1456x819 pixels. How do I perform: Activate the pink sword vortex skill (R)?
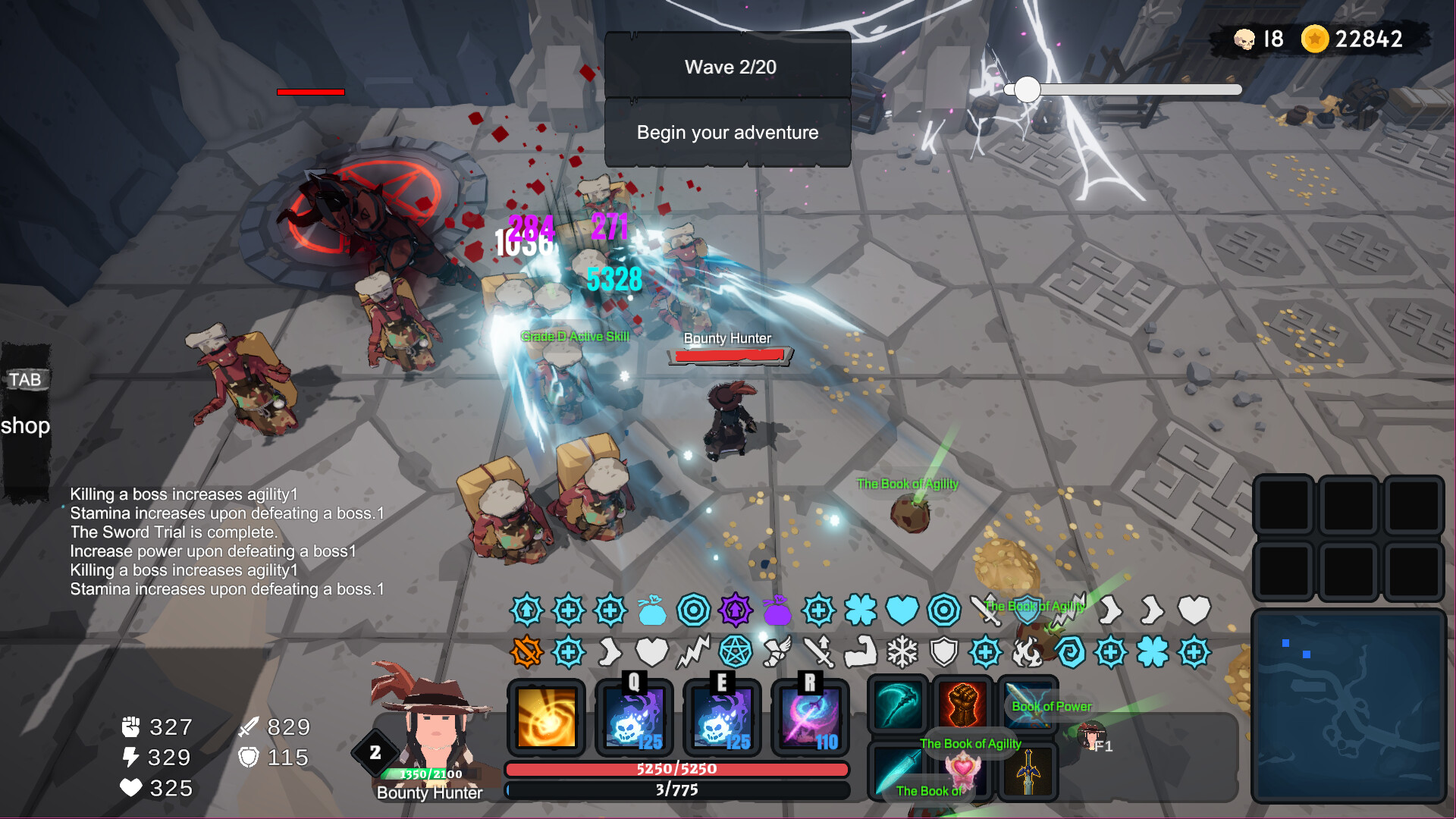(810, 717)
